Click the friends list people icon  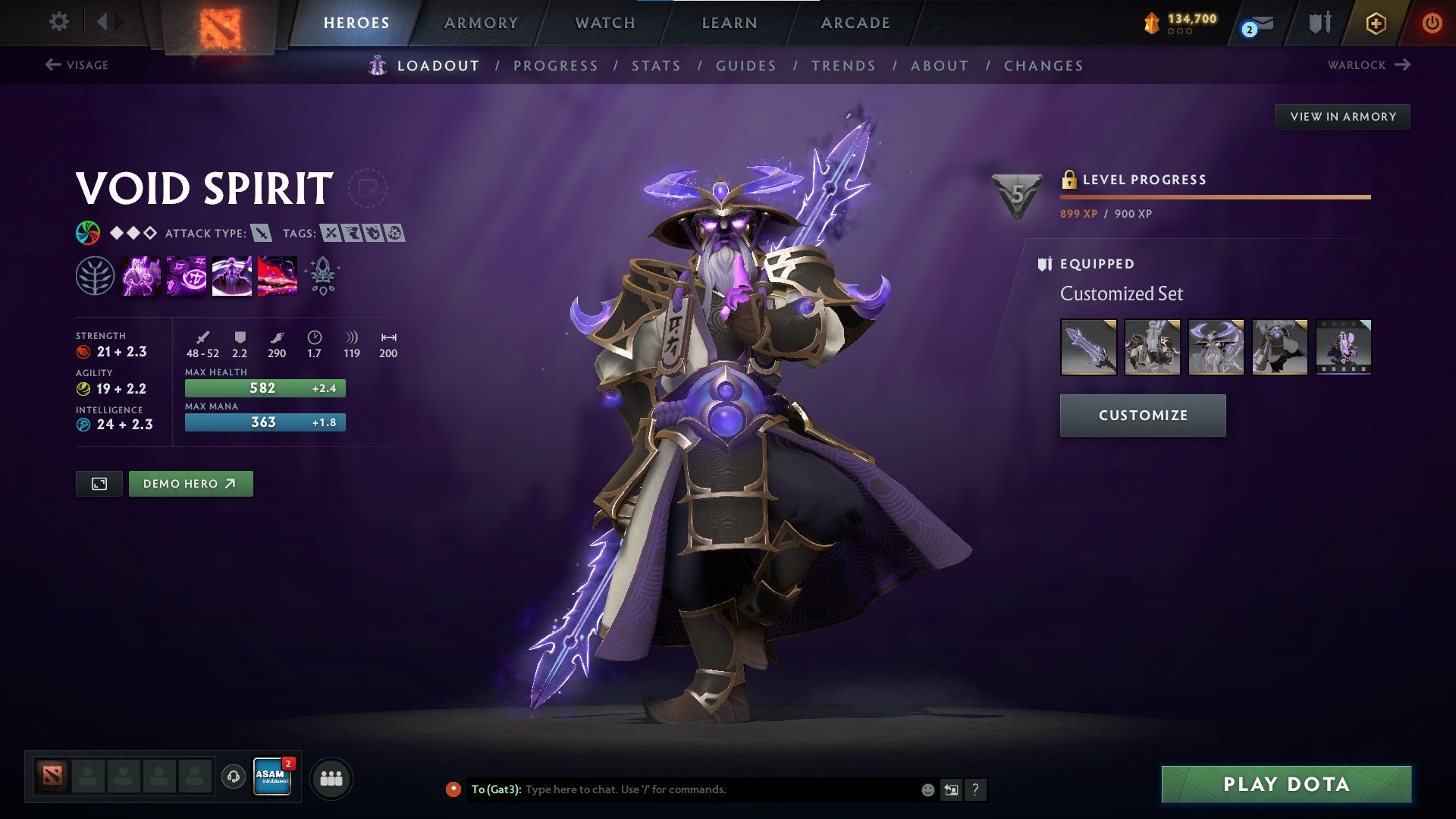pos(331,777)
